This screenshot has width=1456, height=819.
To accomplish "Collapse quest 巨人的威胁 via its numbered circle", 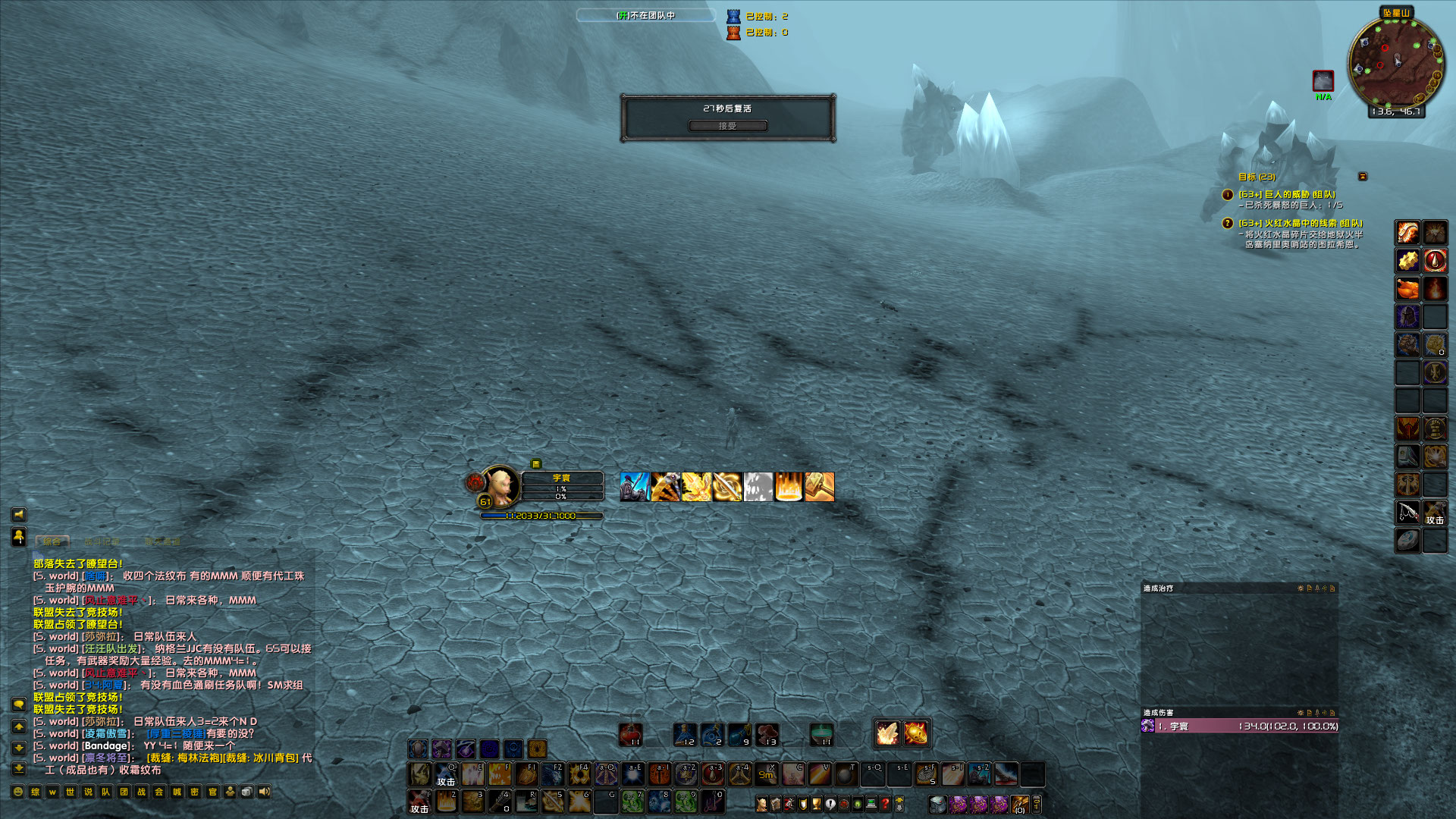I will click(1227, 196).
